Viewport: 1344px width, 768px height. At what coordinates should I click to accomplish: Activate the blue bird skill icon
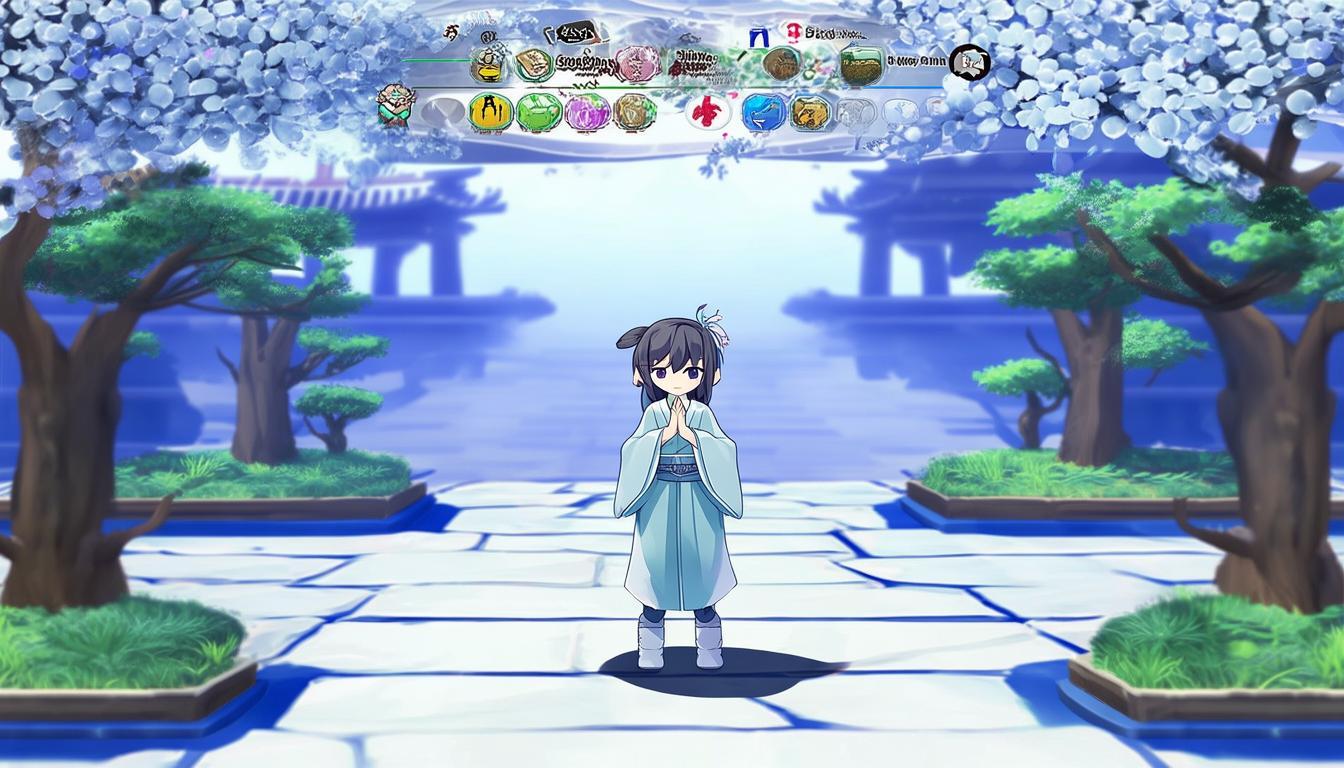click(x=764, y=112)
